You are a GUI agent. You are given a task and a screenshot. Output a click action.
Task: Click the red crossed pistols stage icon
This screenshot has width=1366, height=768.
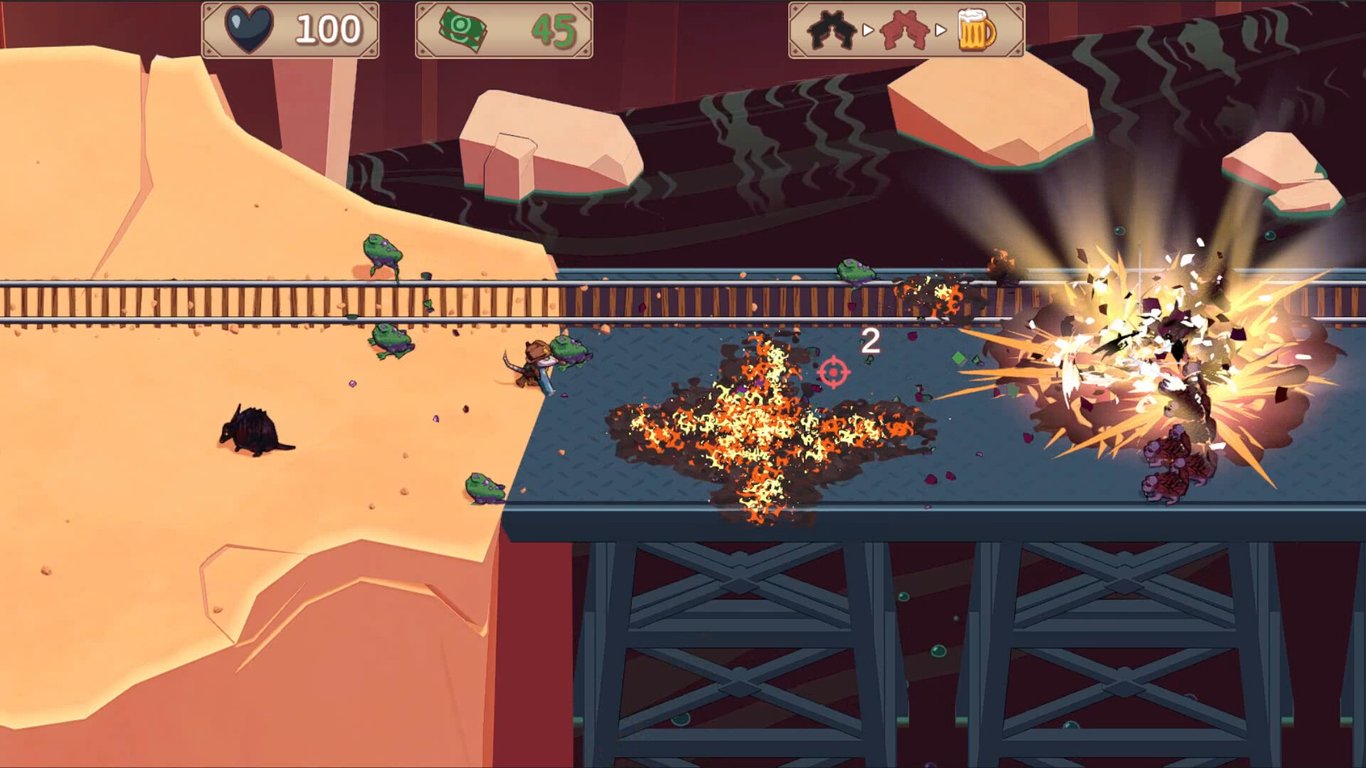pyautogui.click(x=906, y=31)
